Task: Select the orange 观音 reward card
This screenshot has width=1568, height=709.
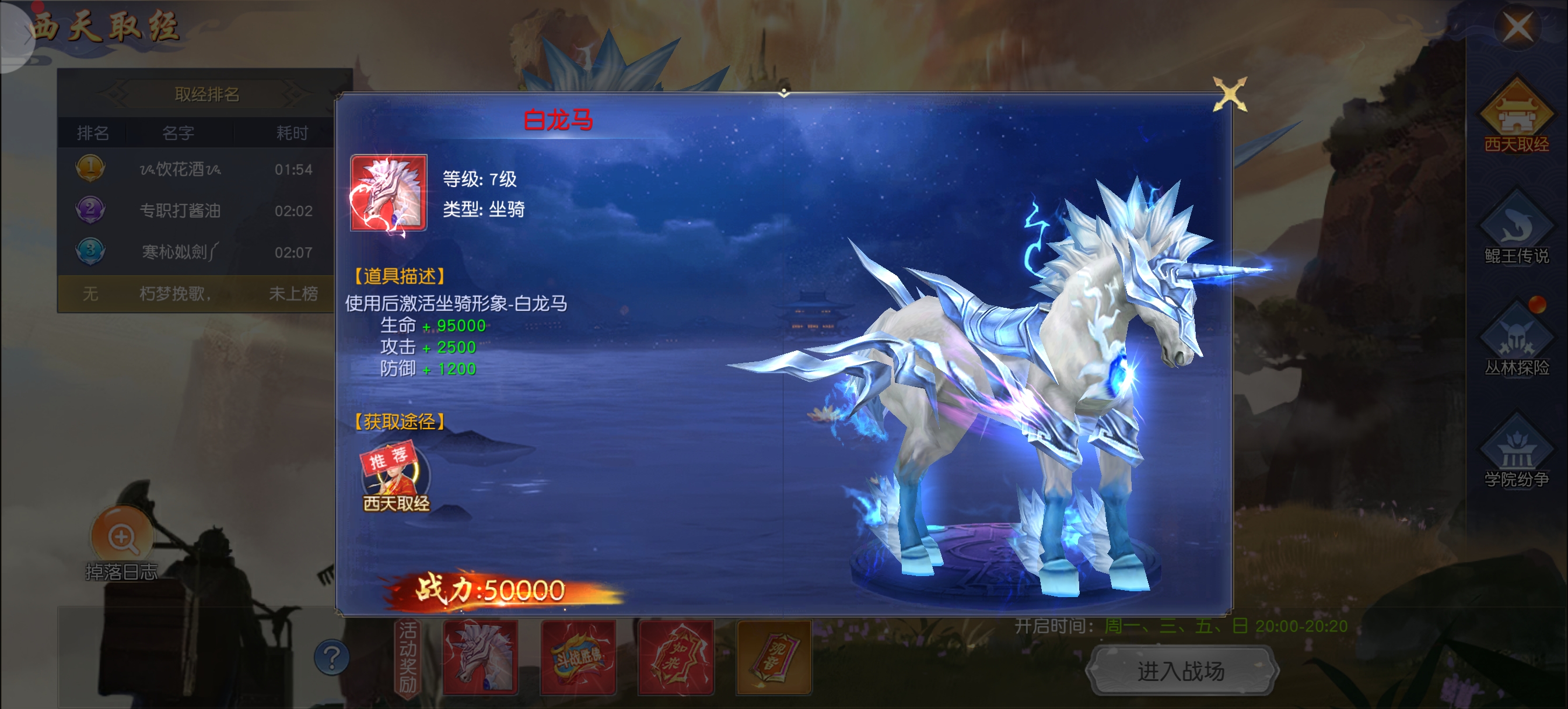Action: [773, 657]
